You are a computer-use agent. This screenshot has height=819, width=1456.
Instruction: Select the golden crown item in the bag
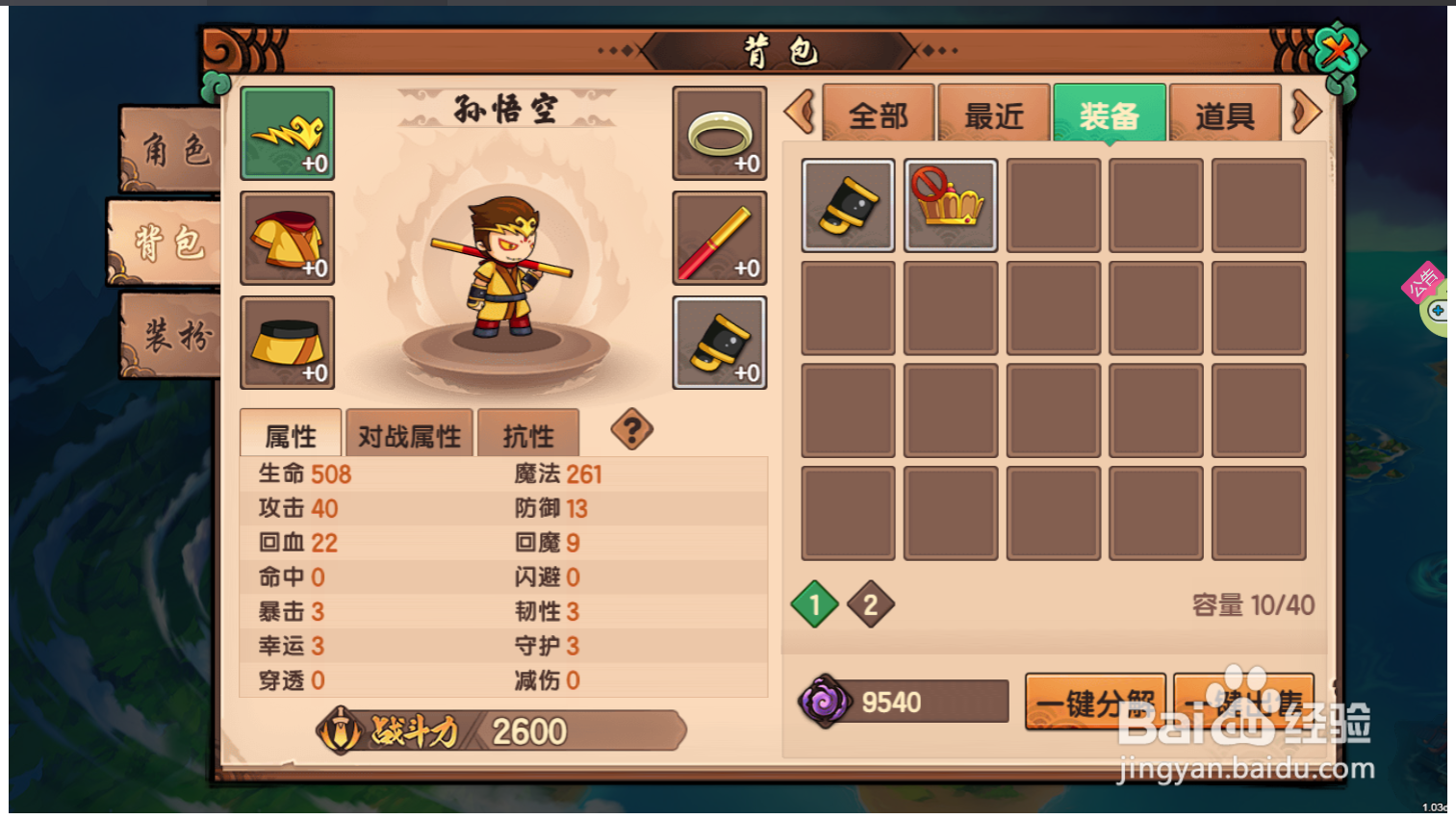click(x=950, y=206)
